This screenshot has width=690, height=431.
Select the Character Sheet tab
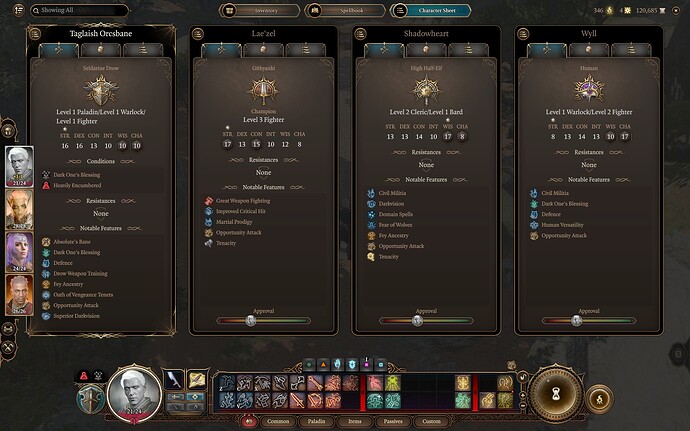click(429, 11)
